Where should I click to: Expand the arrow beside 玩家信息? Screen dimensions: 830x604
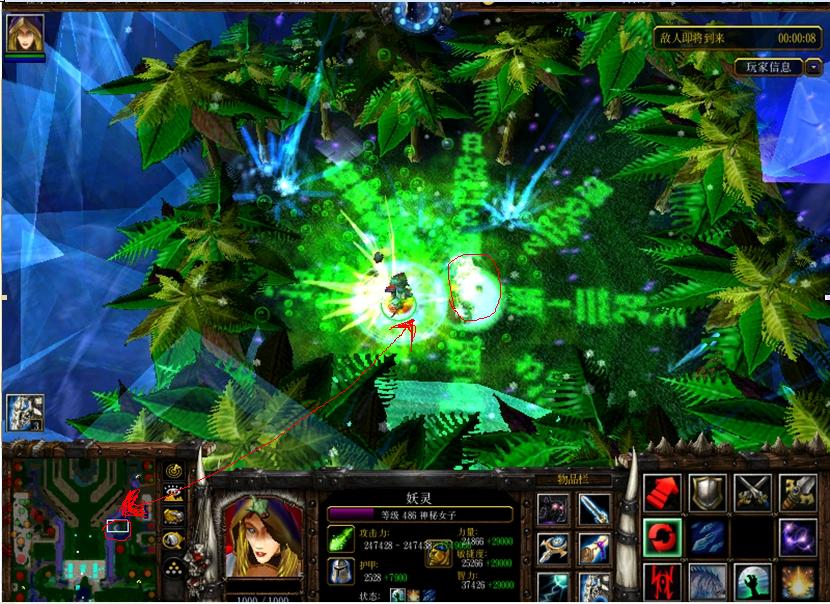coord(814,67)
